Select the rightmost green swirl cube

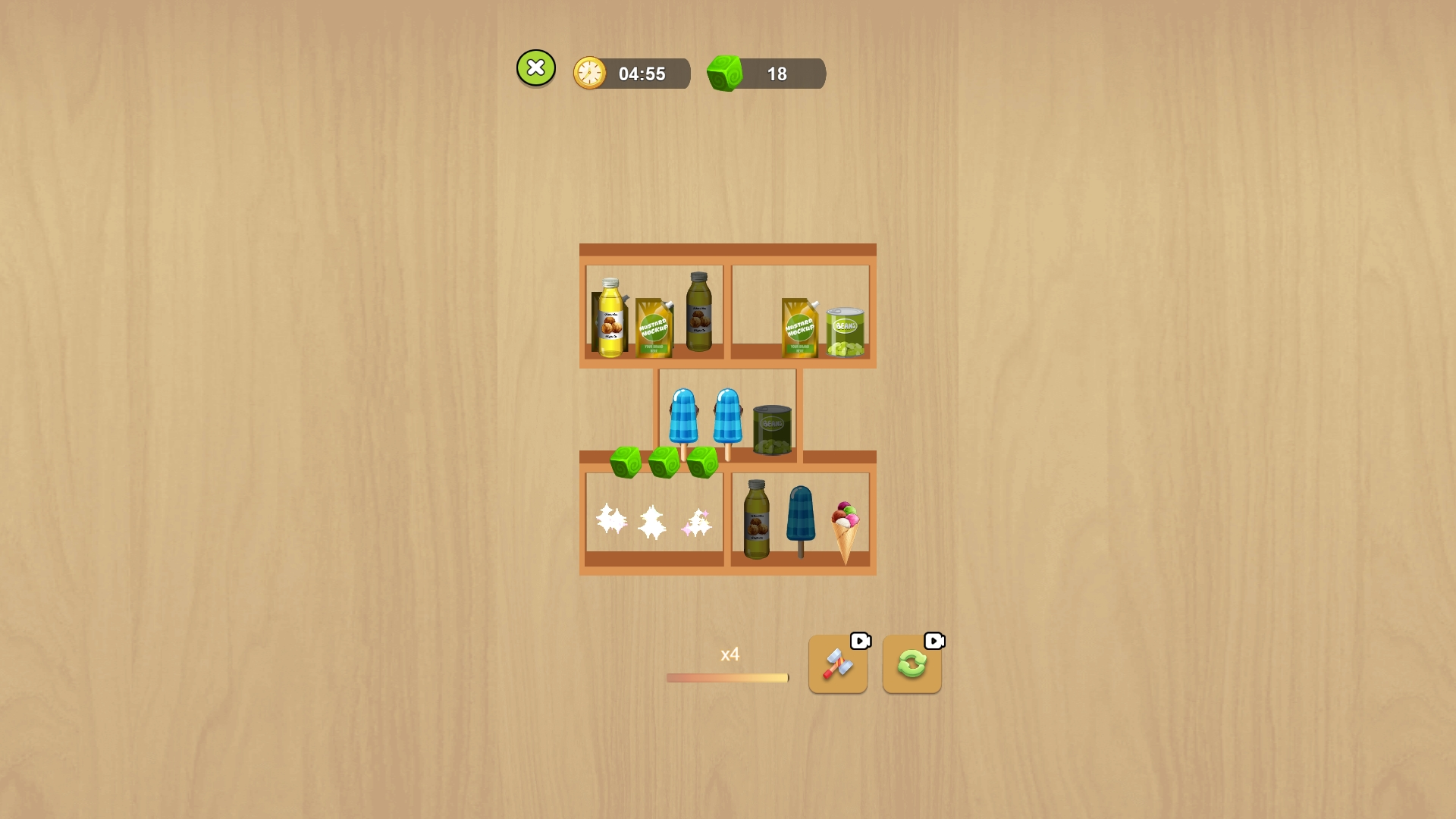point(702,464)
